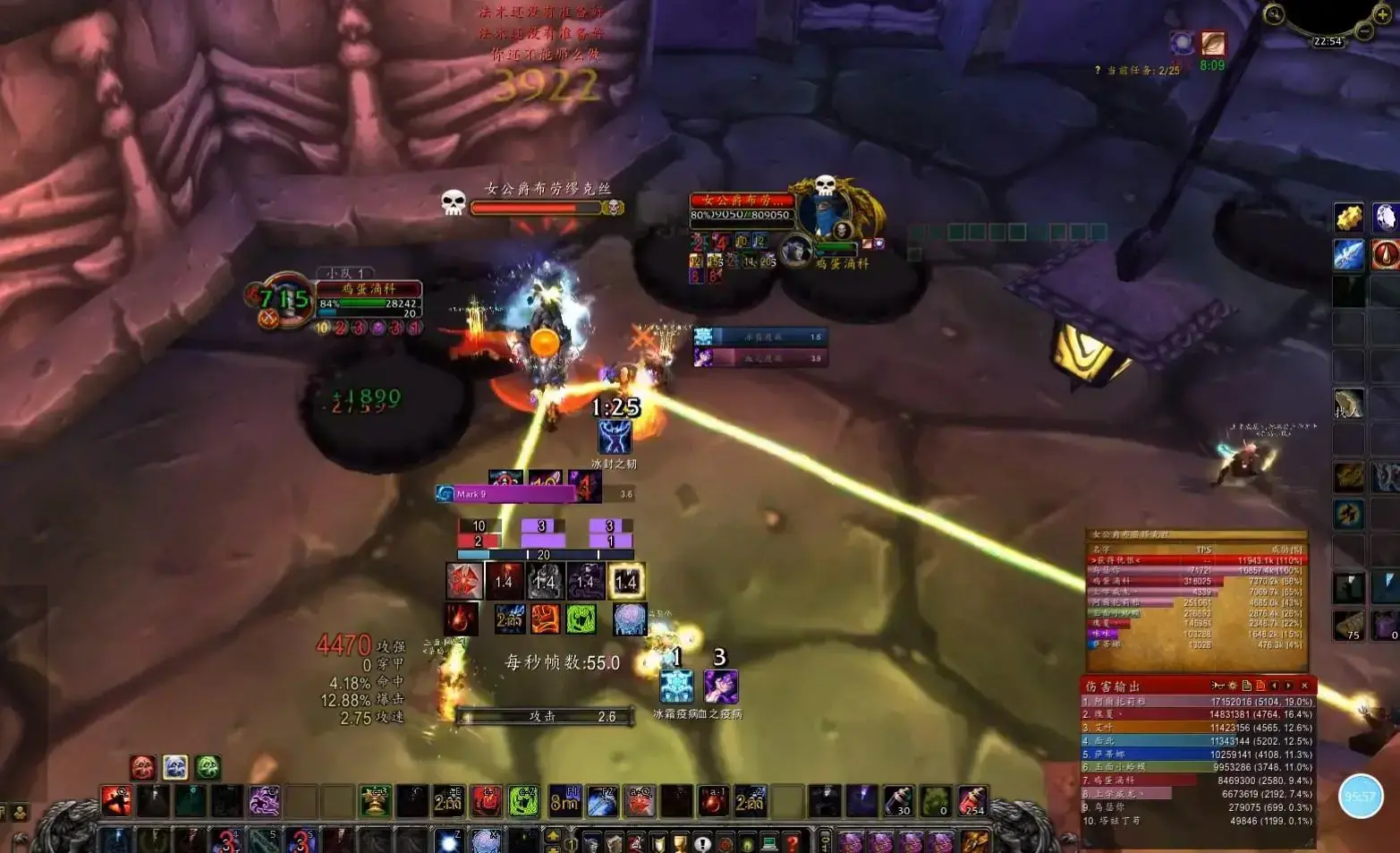Open the damage meter gear settings
This screenshot has height=853, width=1400.
tap(1232, 686)
